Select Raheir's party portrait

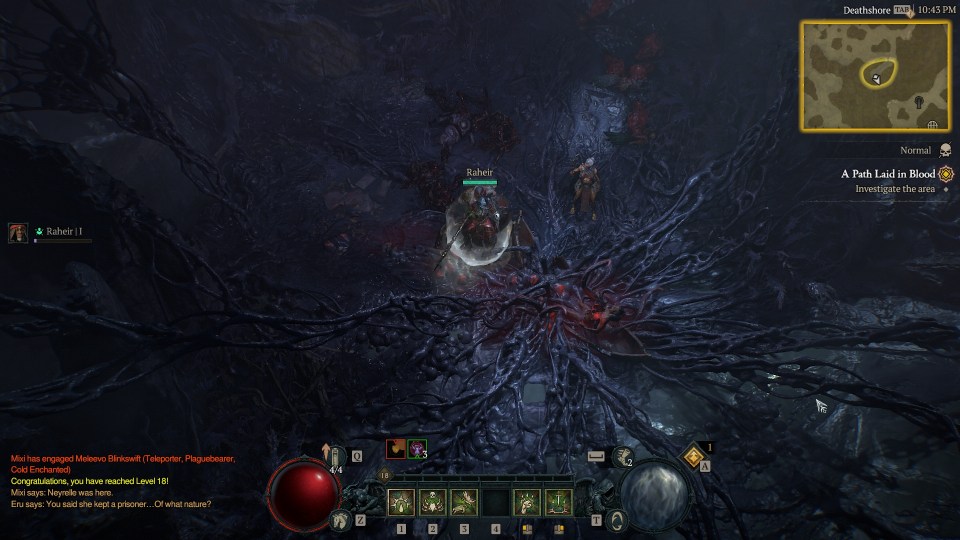(18, 232)
